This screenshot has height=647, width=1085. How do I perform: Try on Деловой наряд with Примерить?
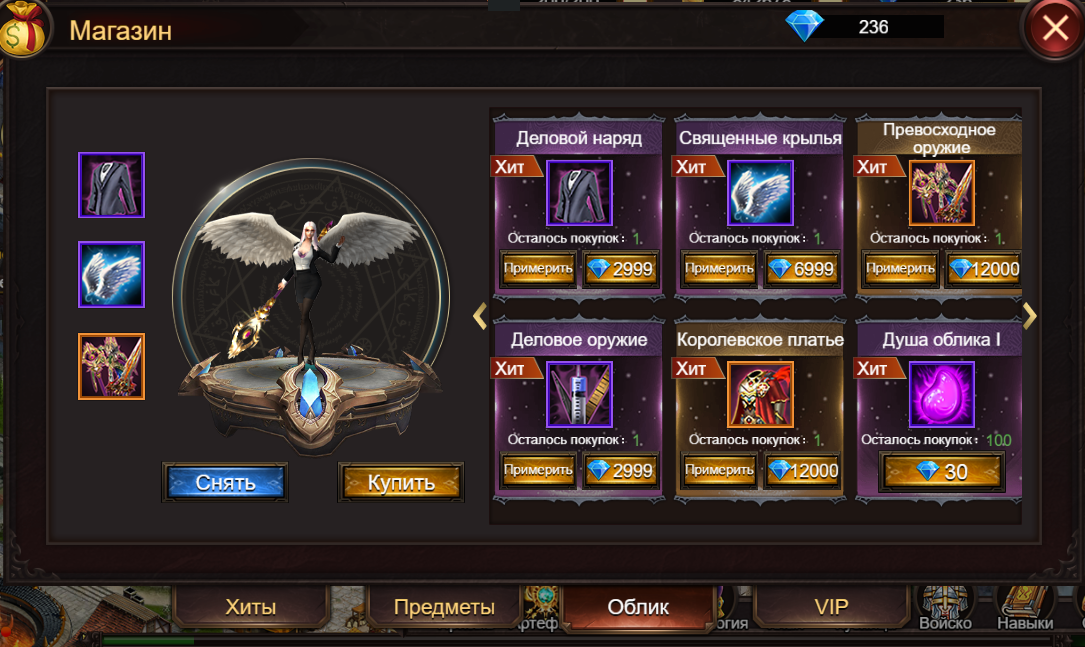[x=538, y=269]
